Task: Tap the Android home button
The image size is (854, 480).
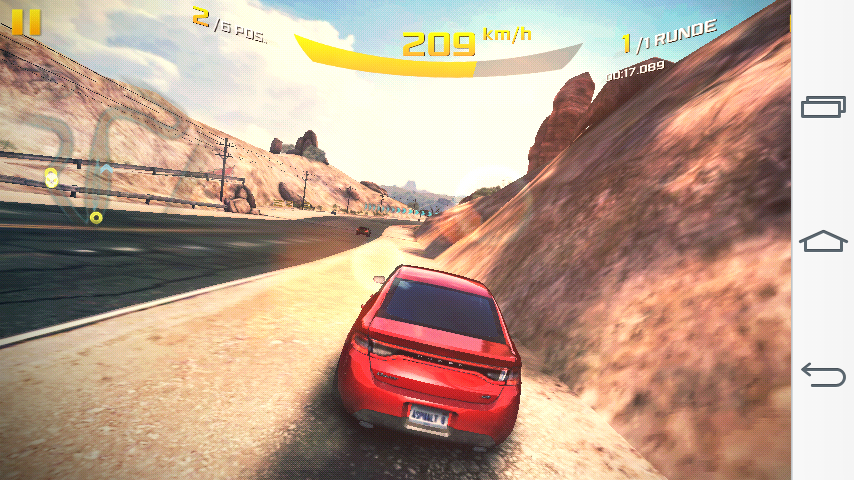Action: pos(823,241)
